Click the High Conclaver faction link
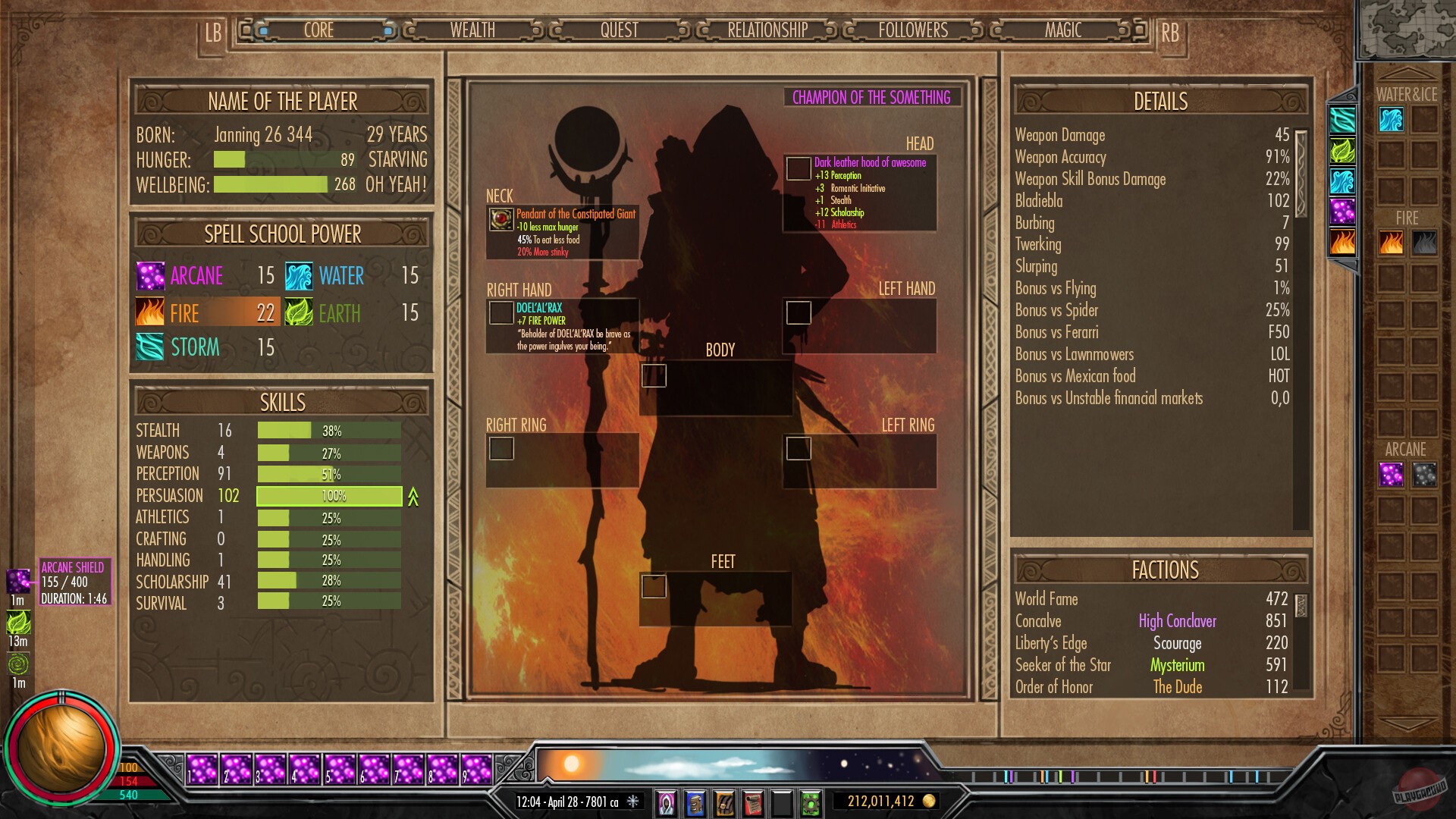The width and height of the screenshot is (1456, 819). point(1177,621)
